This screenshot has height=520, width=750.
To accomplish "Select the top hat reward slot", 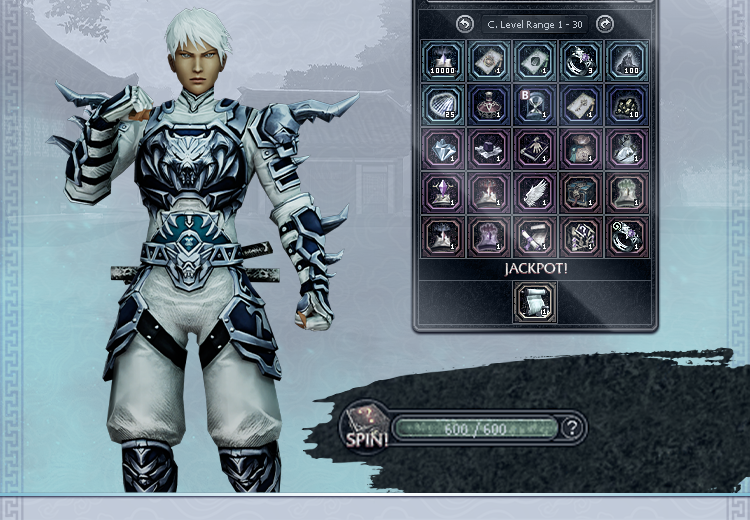I will (x=488, y=149).
